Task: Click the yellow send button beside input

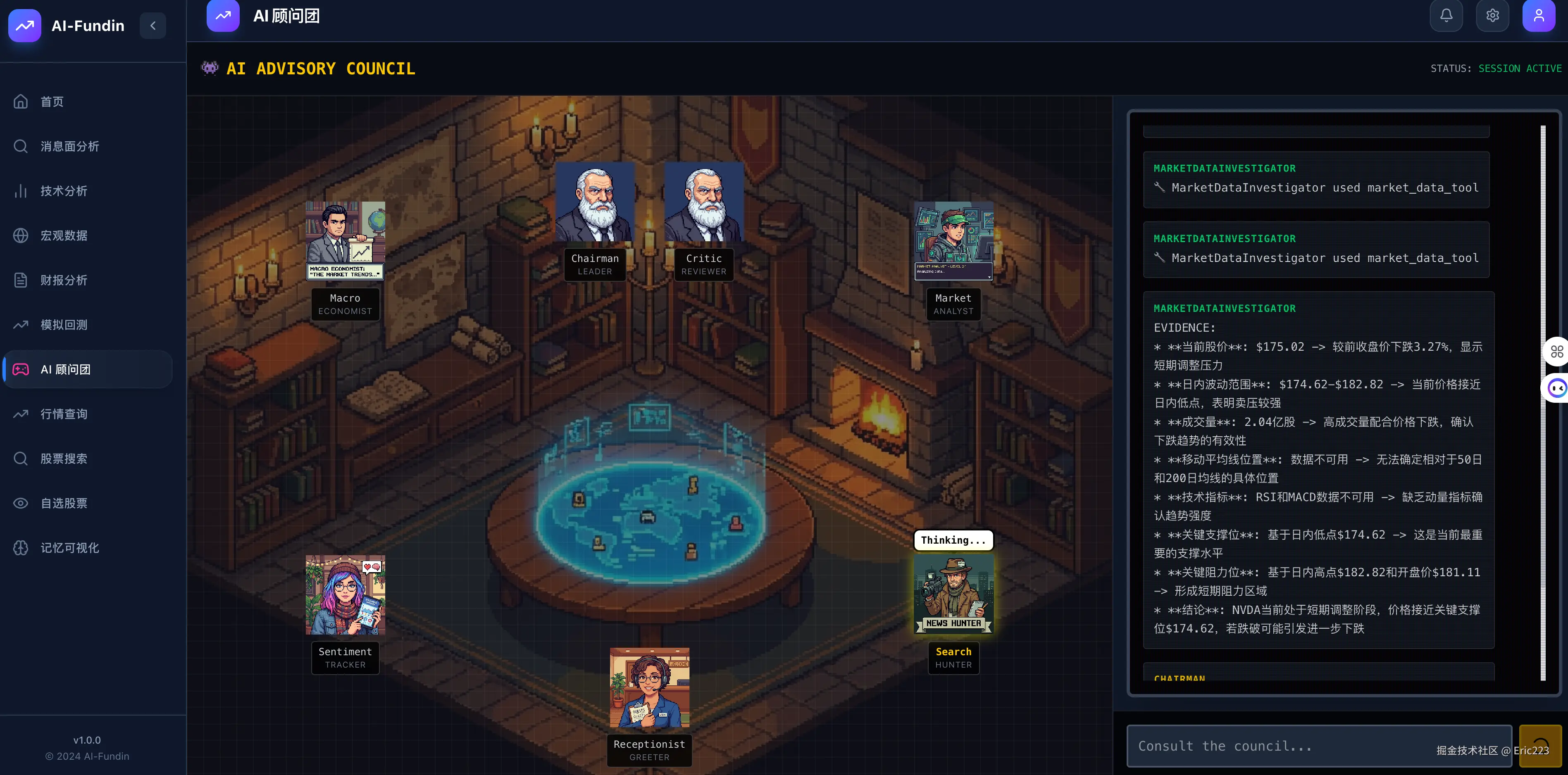Action: pos(1540,746)
